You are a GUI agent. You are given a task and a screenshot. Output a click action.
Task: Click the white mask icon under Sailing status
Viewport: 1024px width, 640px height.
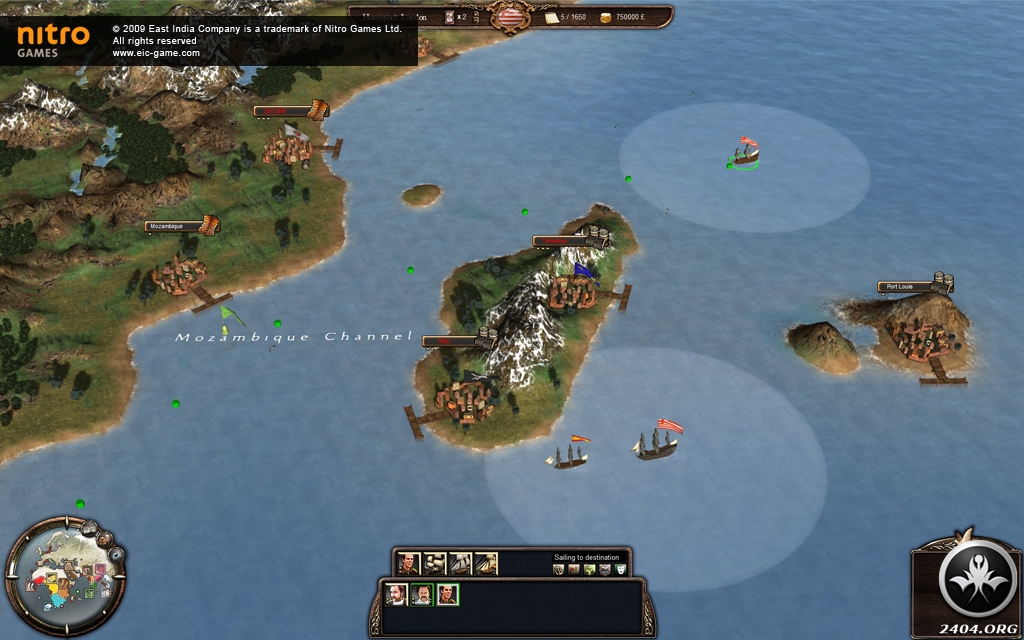pos(622,570)
